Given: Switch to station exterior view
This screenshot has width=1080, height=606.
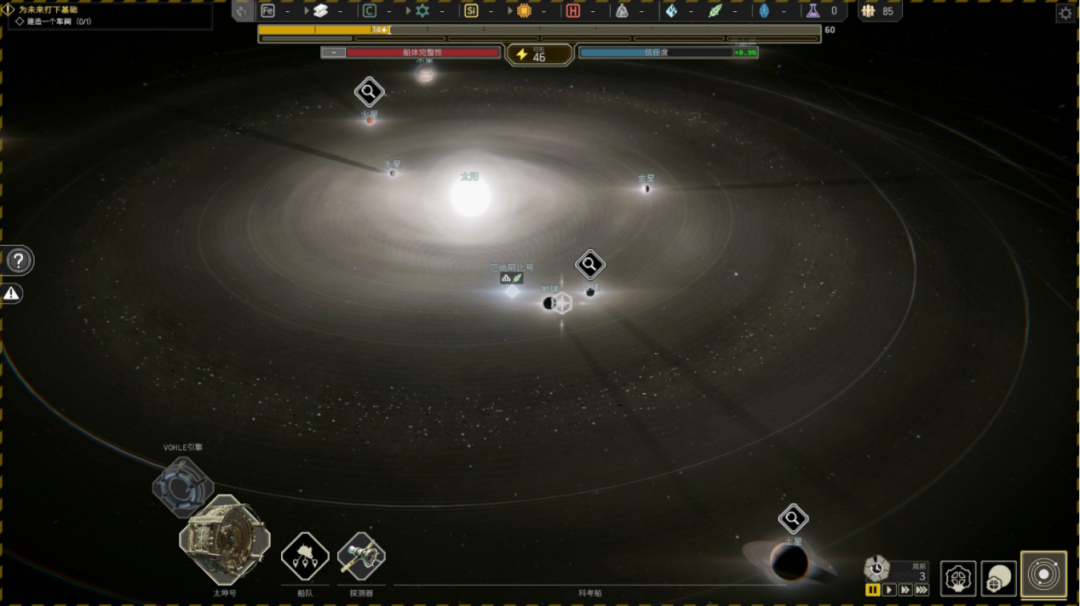Looking at the screenshot, I should tap(999, 577).
